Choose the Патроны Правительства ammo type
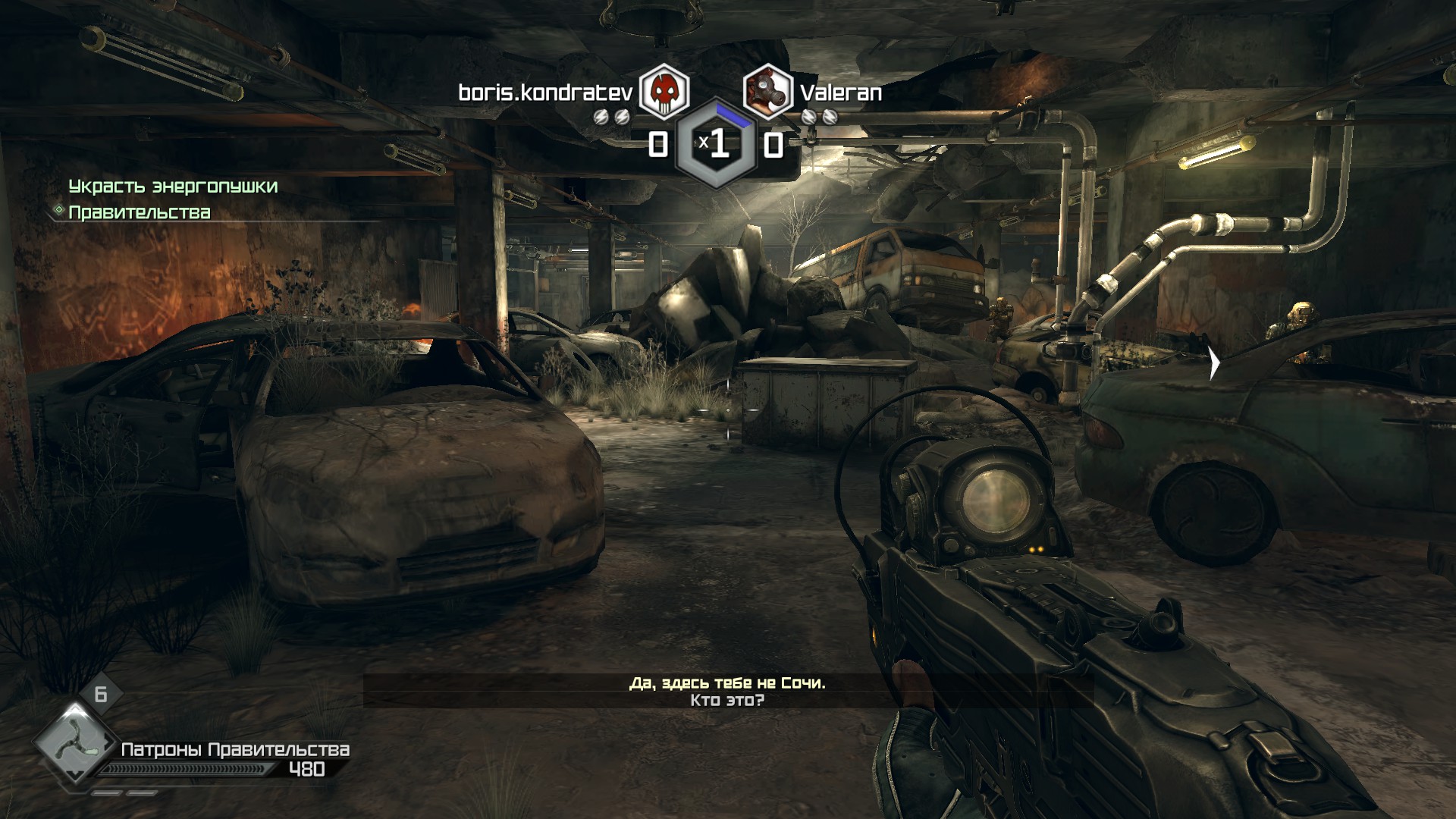The width and height of the screenshot is (1456, 819). 235,750
